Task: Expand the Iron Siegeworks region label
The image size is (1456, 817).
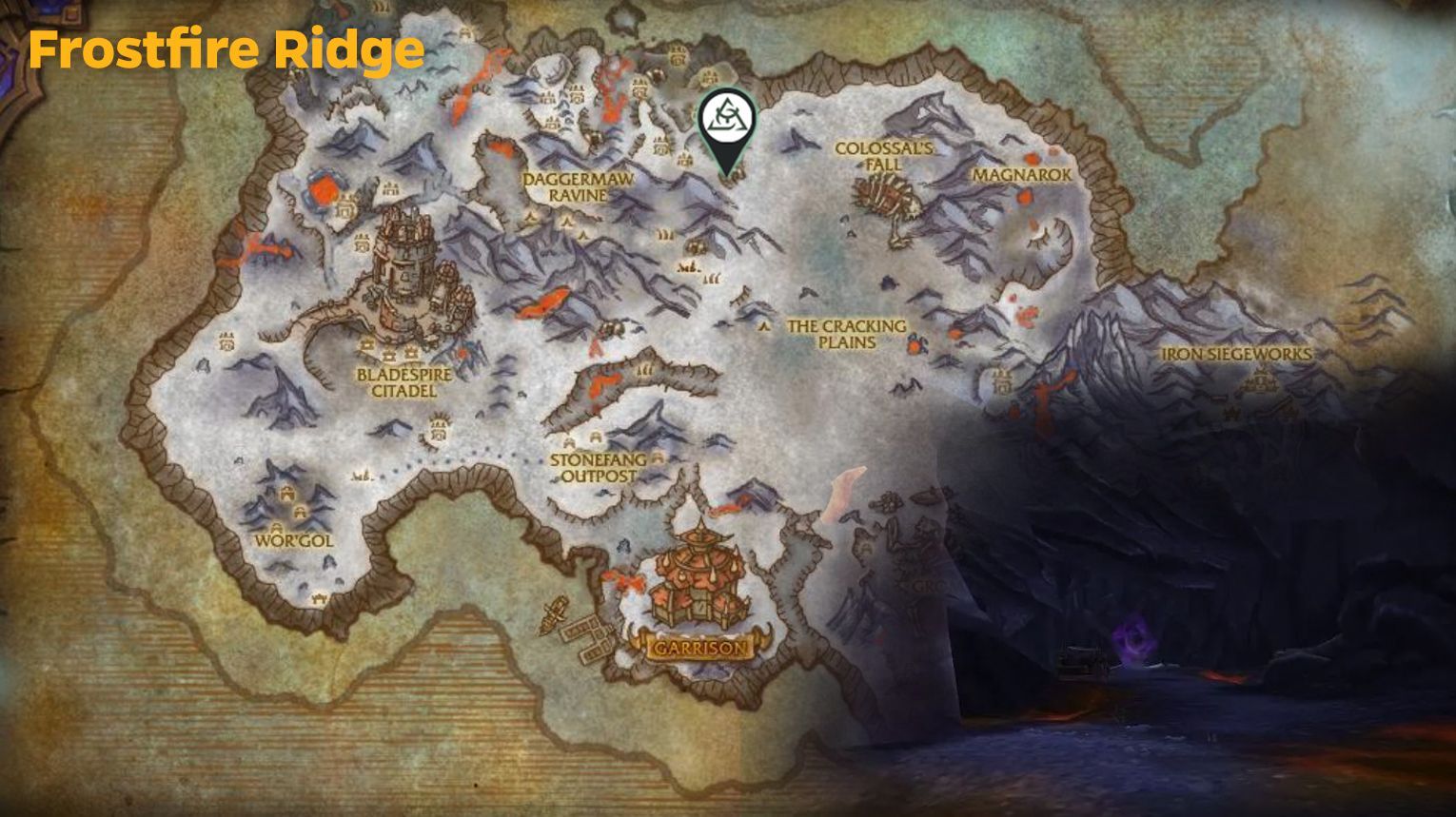Action: [x=1235, y=356]
